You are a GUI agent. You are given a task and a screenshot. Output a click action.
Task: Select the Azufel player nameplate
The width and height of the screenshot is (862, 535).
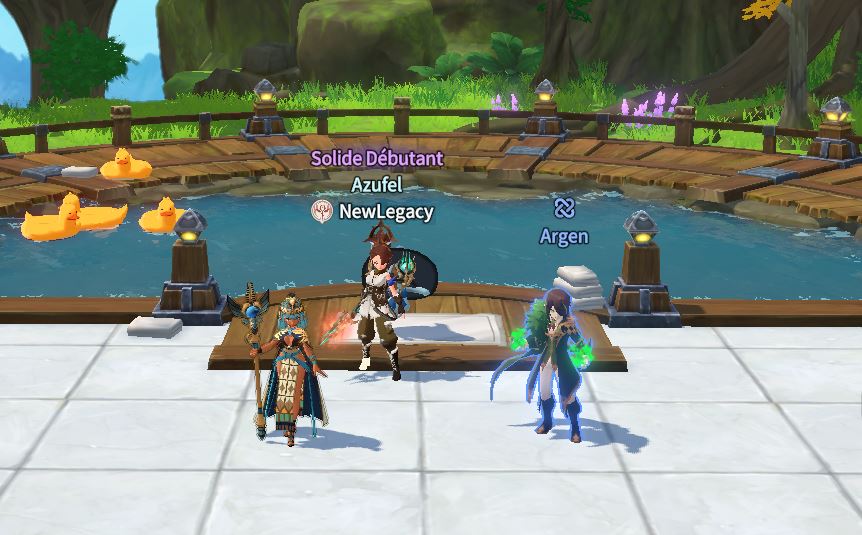(376, 185)
